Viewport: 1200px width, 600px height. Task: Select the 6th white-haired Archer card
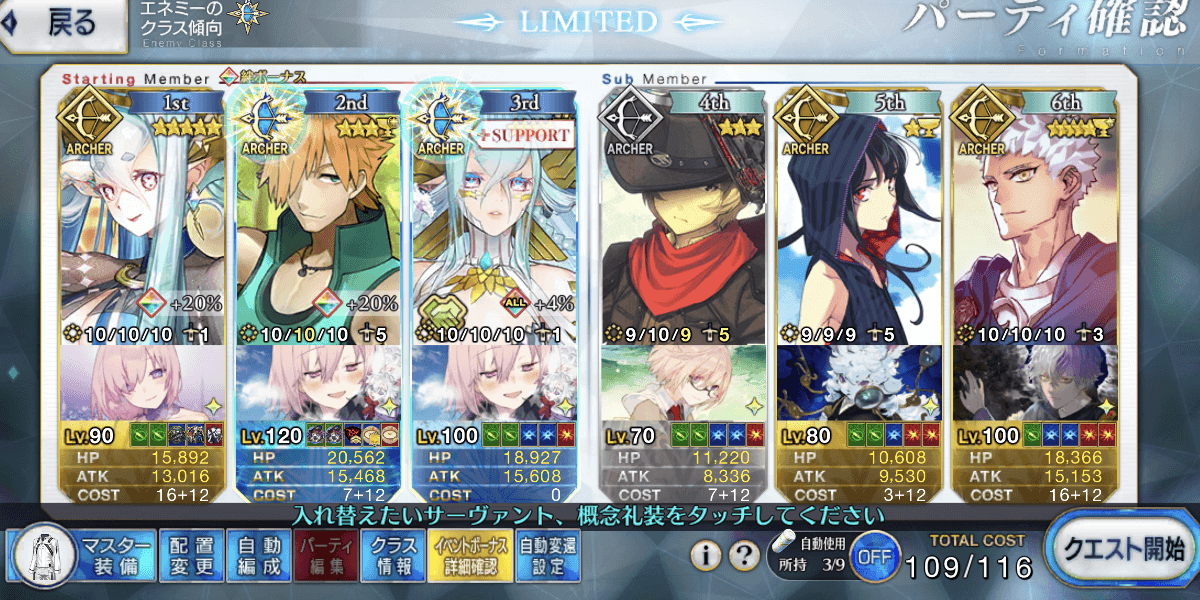1034,220
